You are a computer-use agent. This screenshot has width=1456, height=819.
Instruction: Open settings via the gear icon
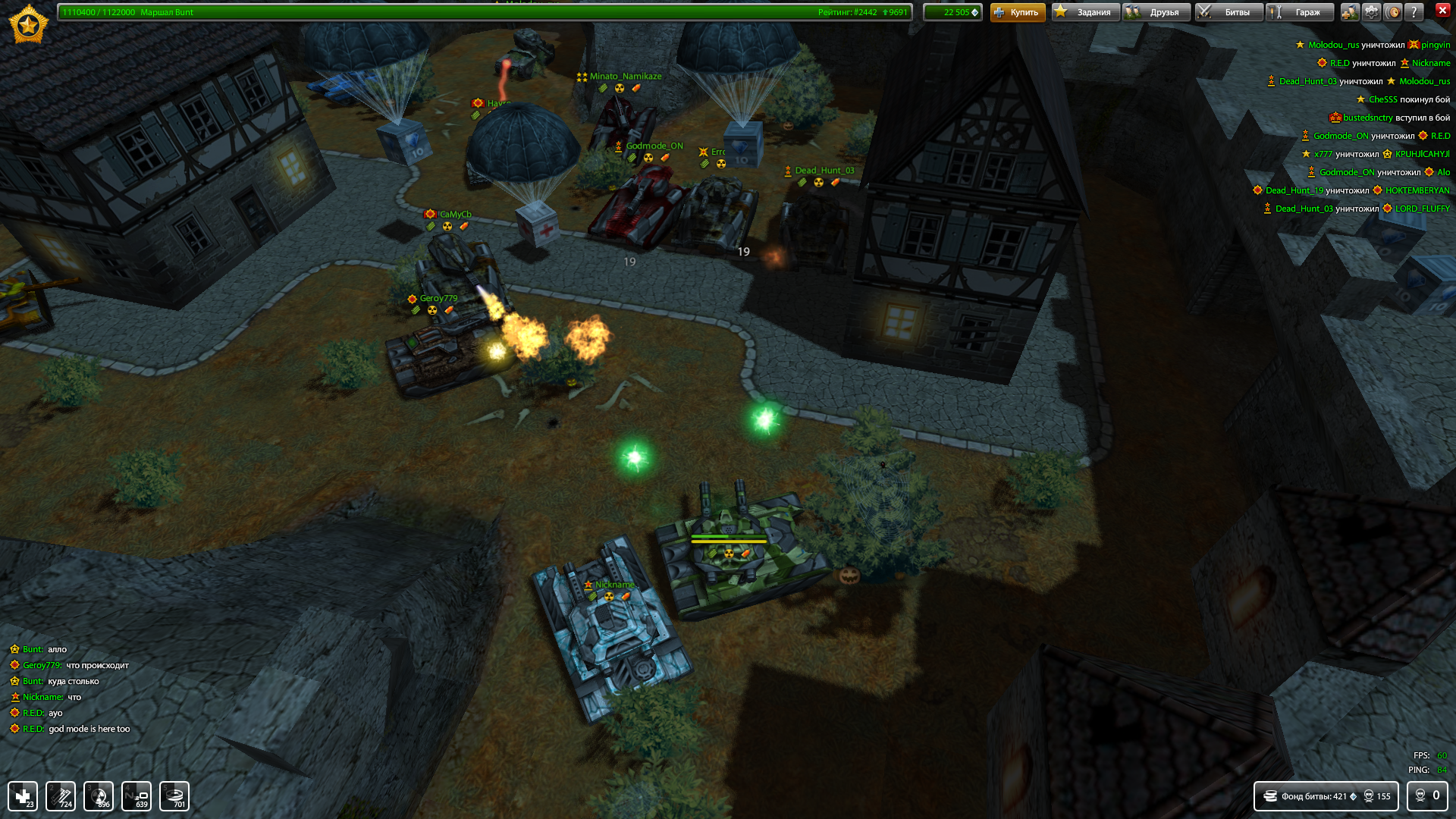point(1372,12)
